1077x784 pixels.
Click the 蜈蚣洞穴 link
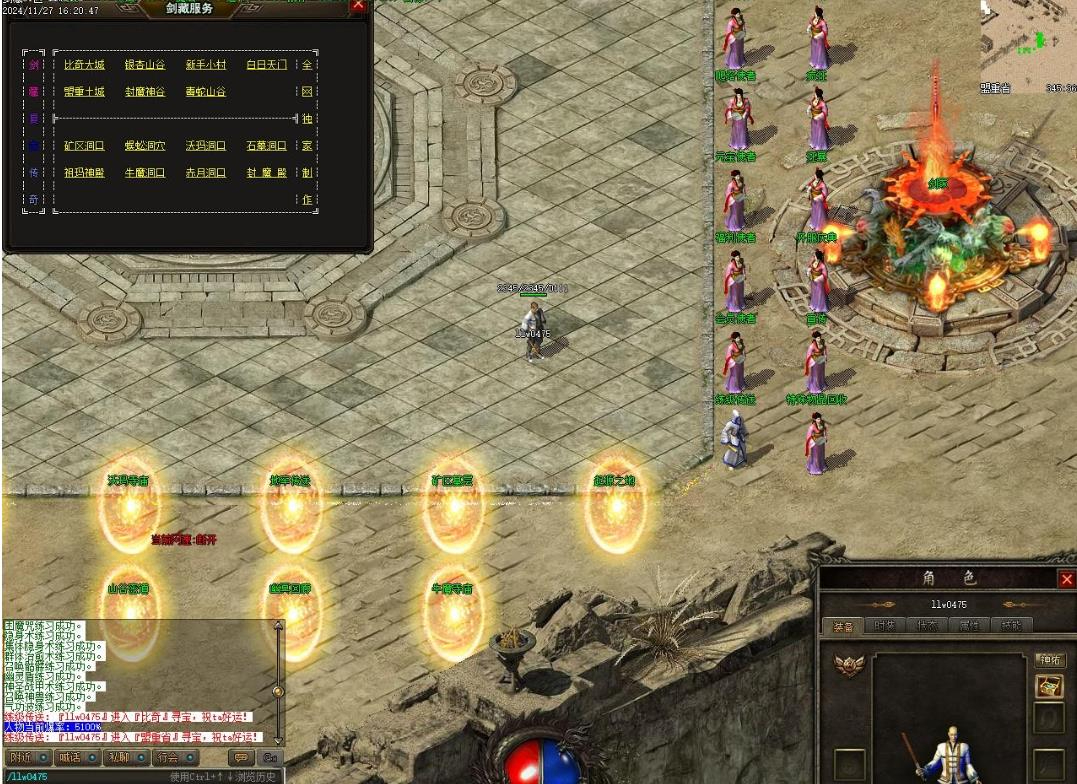coord(145,146)
